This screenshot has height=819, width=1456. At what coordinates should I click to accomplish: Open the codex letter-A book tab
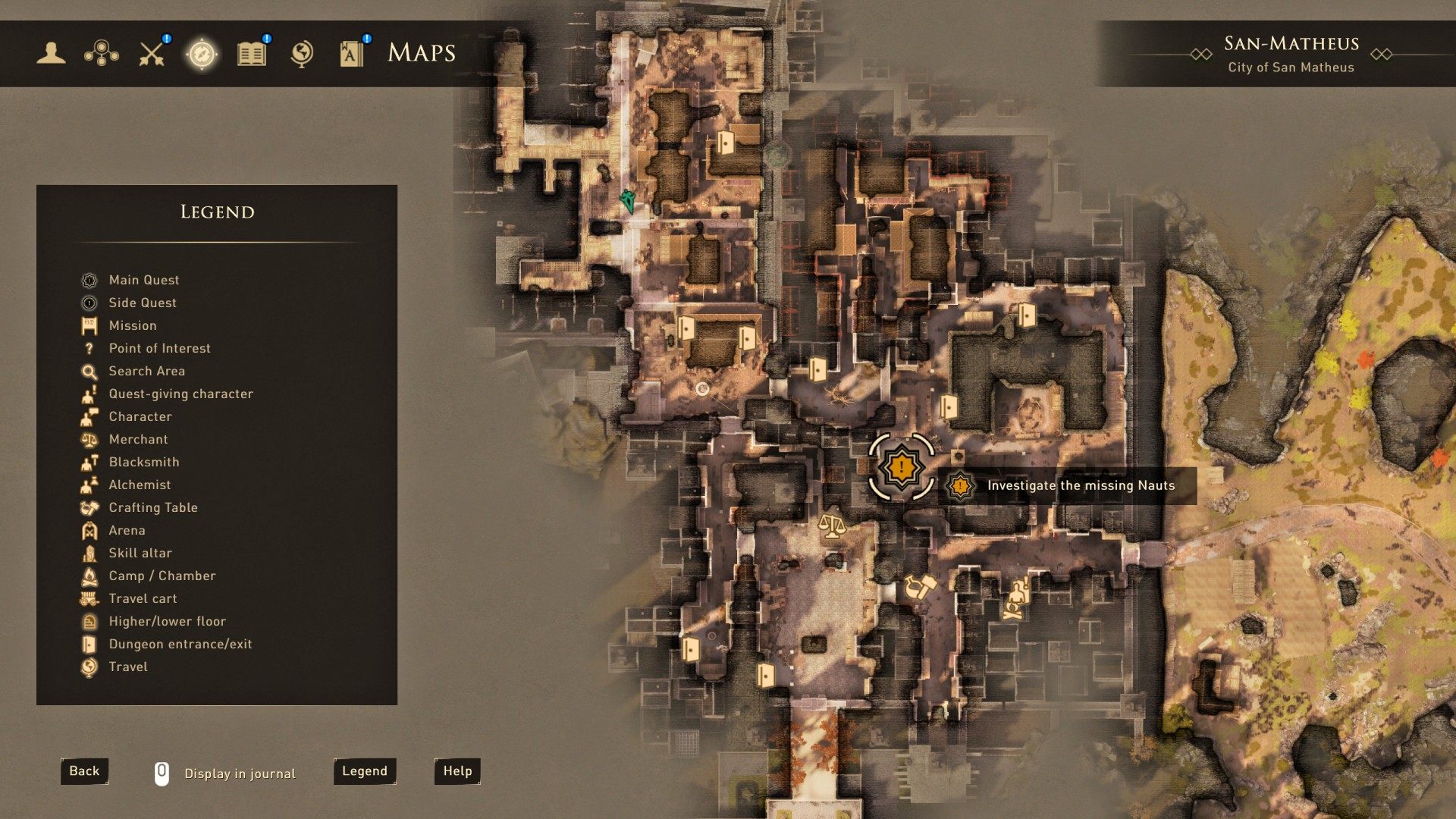351,54
